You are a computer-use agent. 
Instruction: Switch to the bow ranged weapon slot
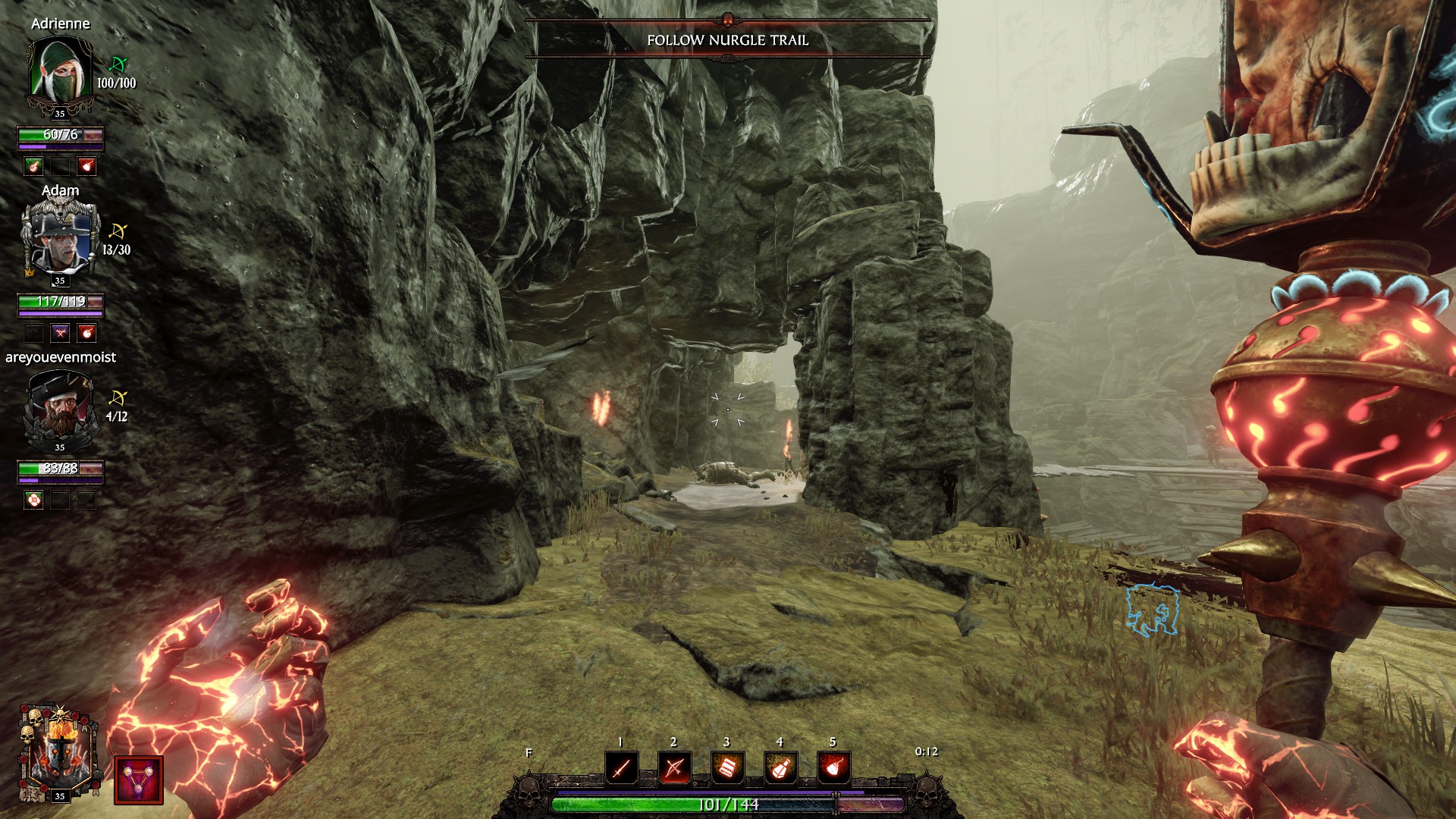click(674, 768)
